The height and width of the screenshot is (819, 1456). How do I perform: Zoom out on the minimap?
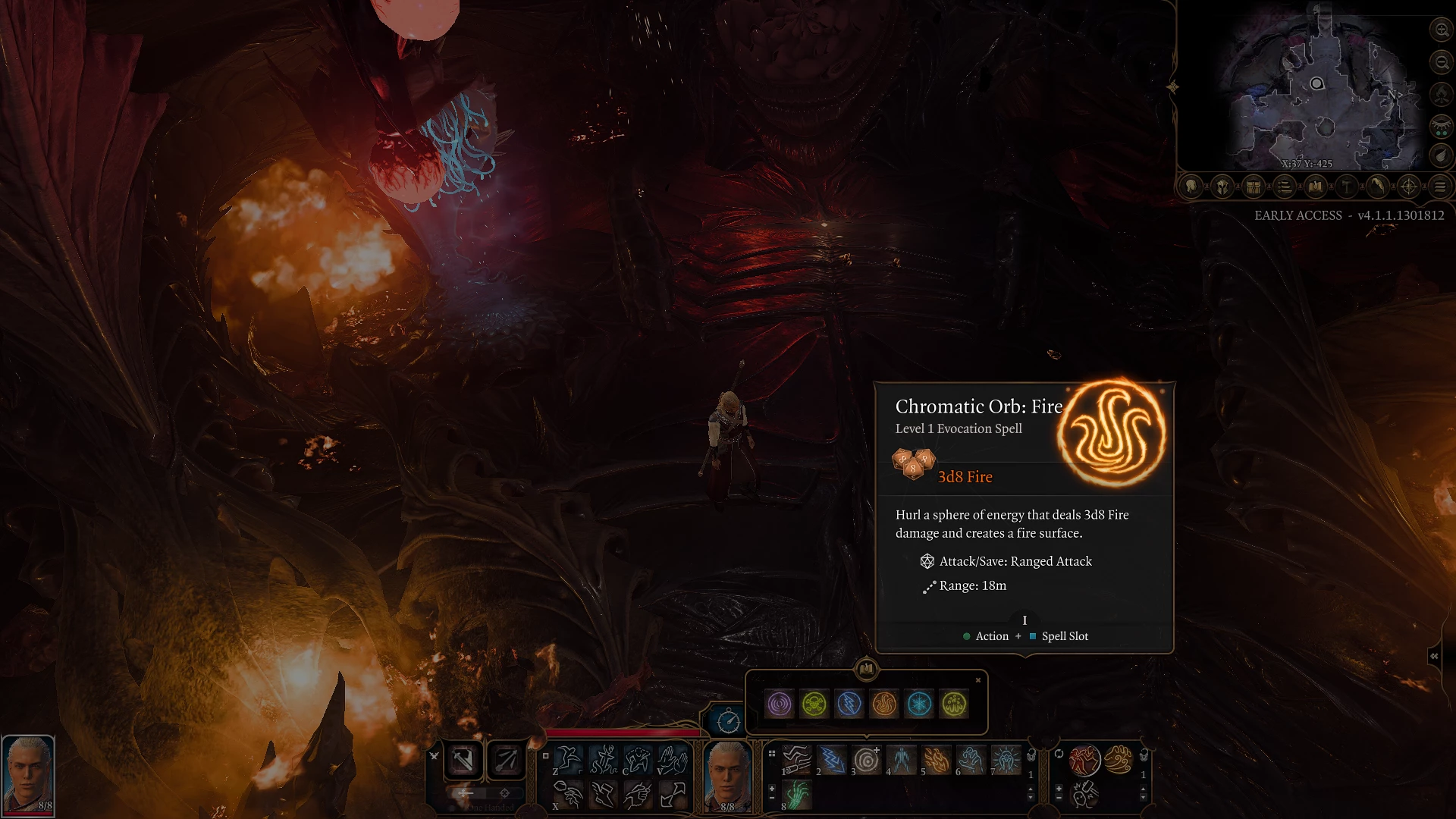pyautogui.click(x=1441, y=62)
